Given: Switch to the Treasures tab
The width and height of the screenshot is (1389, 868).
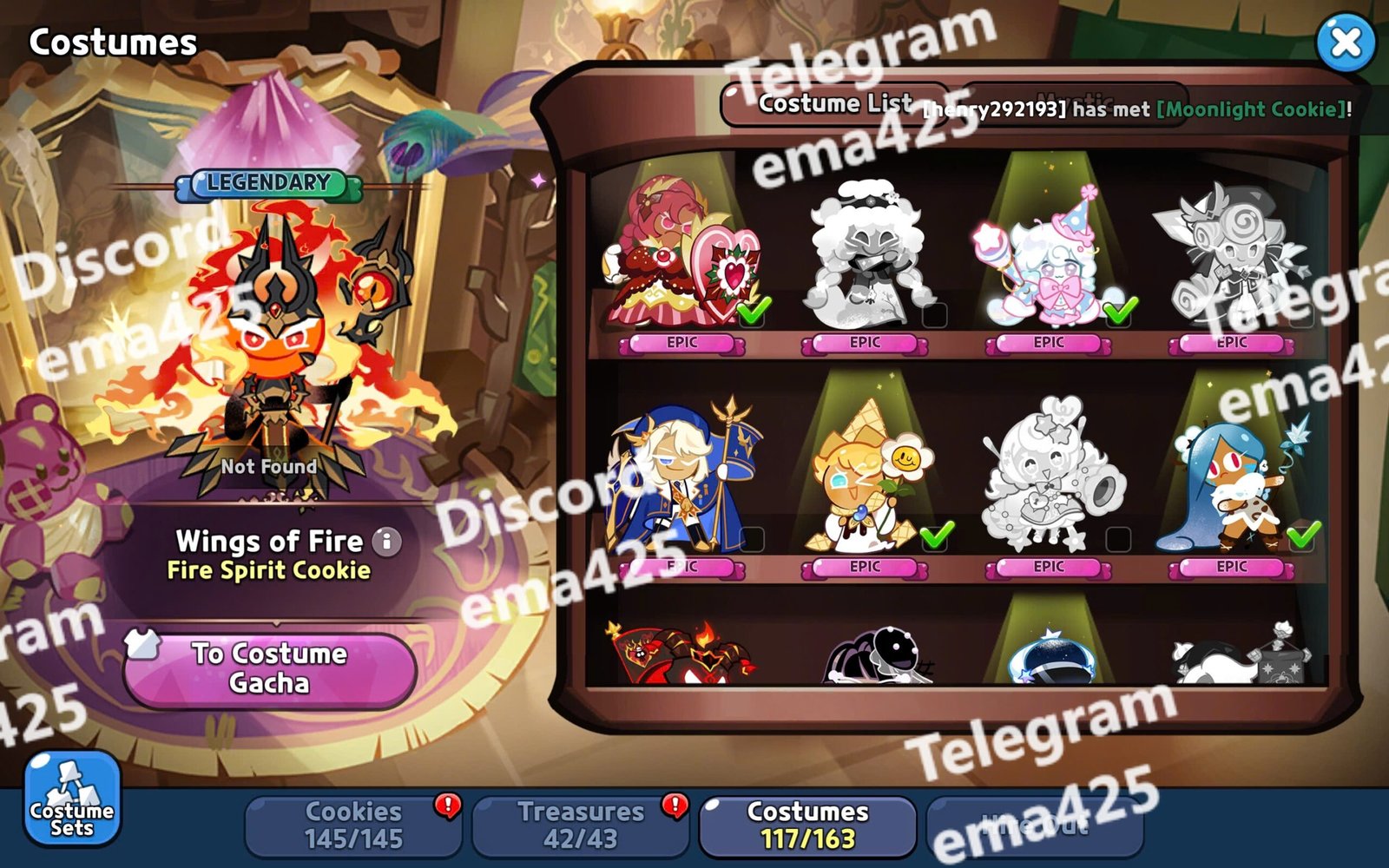Looking at the screenshot, I should click(580, 825).
